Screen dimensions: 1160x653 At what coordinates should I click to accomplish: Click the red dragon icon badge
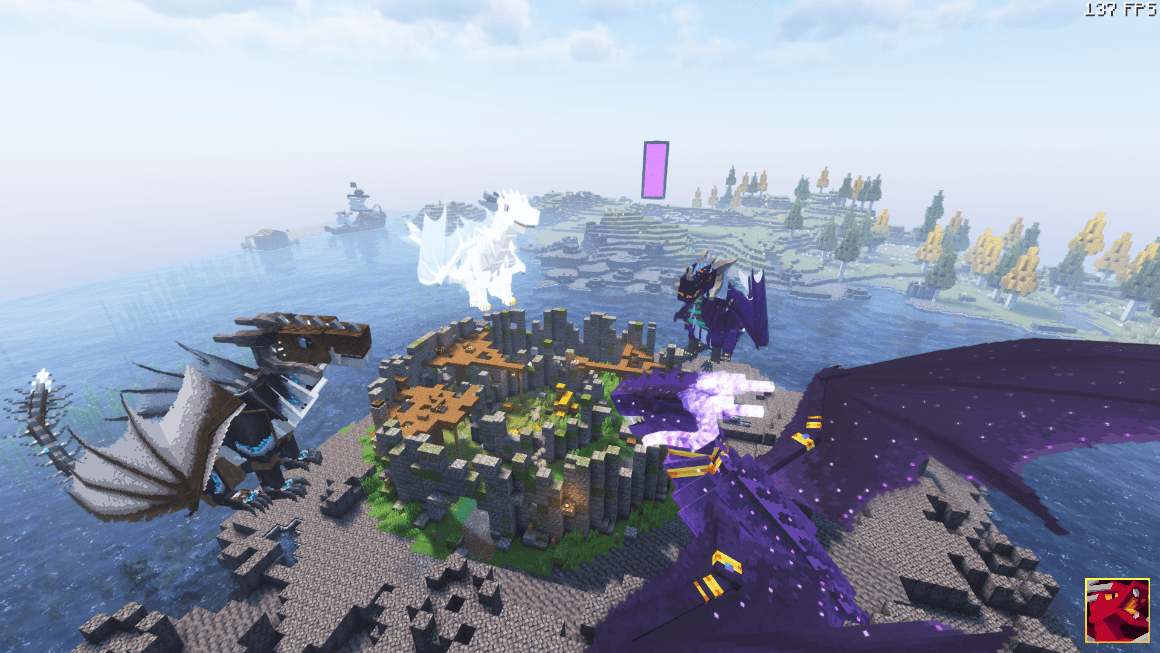[x=1117, y=610]
